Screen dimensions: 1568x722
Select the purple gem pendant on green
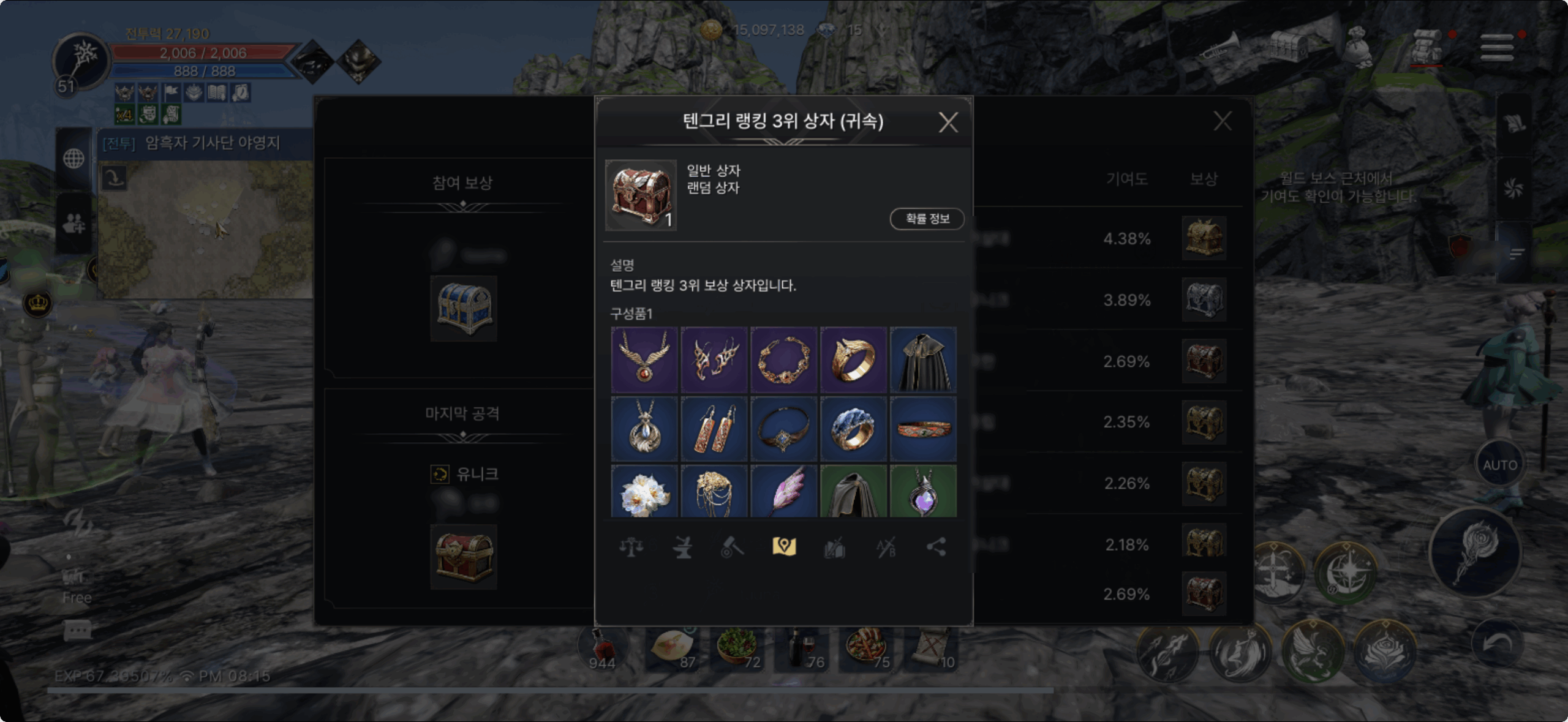click(923, 492)
